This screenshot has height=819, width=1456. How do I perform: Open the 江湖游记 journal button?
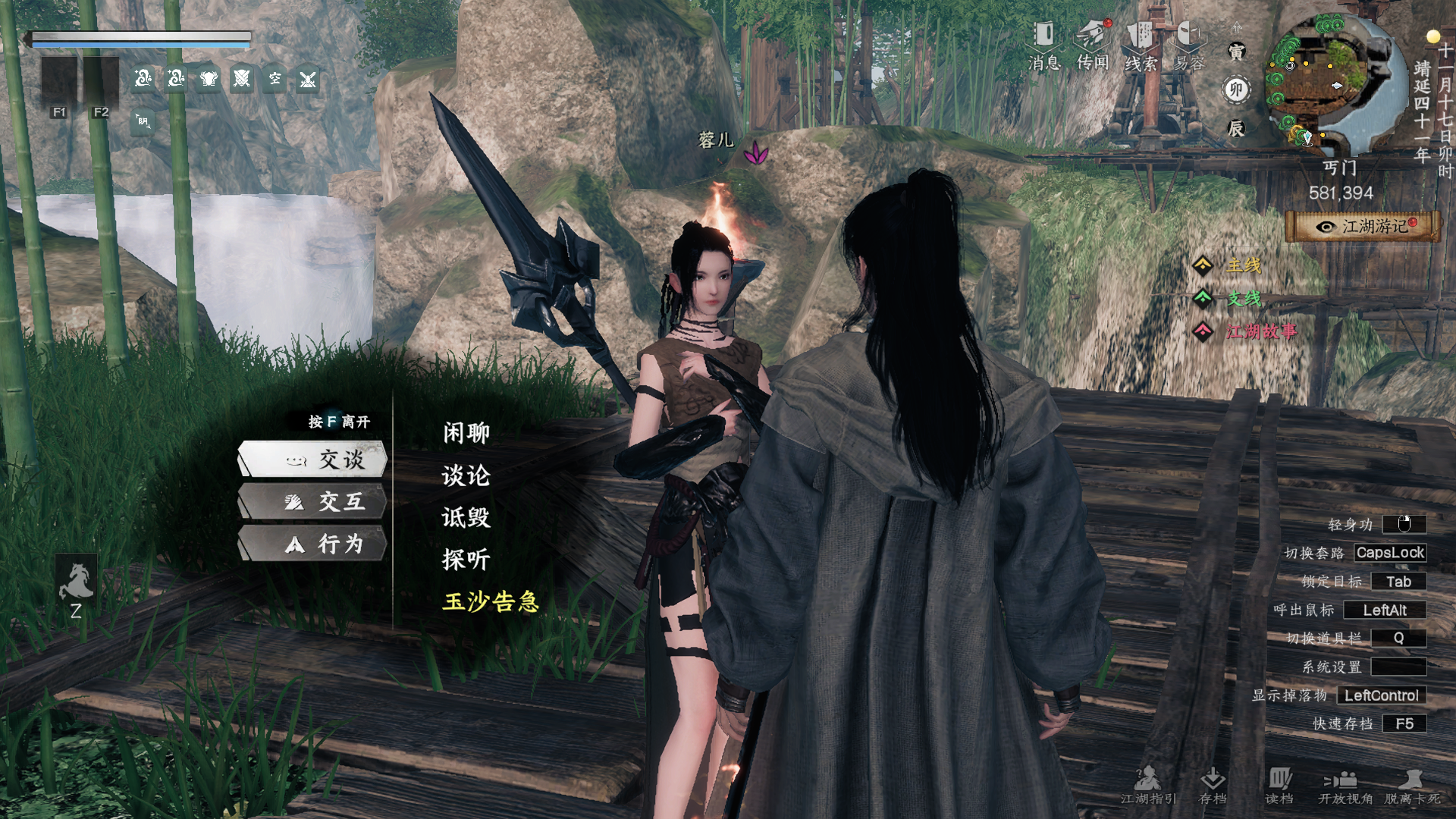pos(1363,227)
